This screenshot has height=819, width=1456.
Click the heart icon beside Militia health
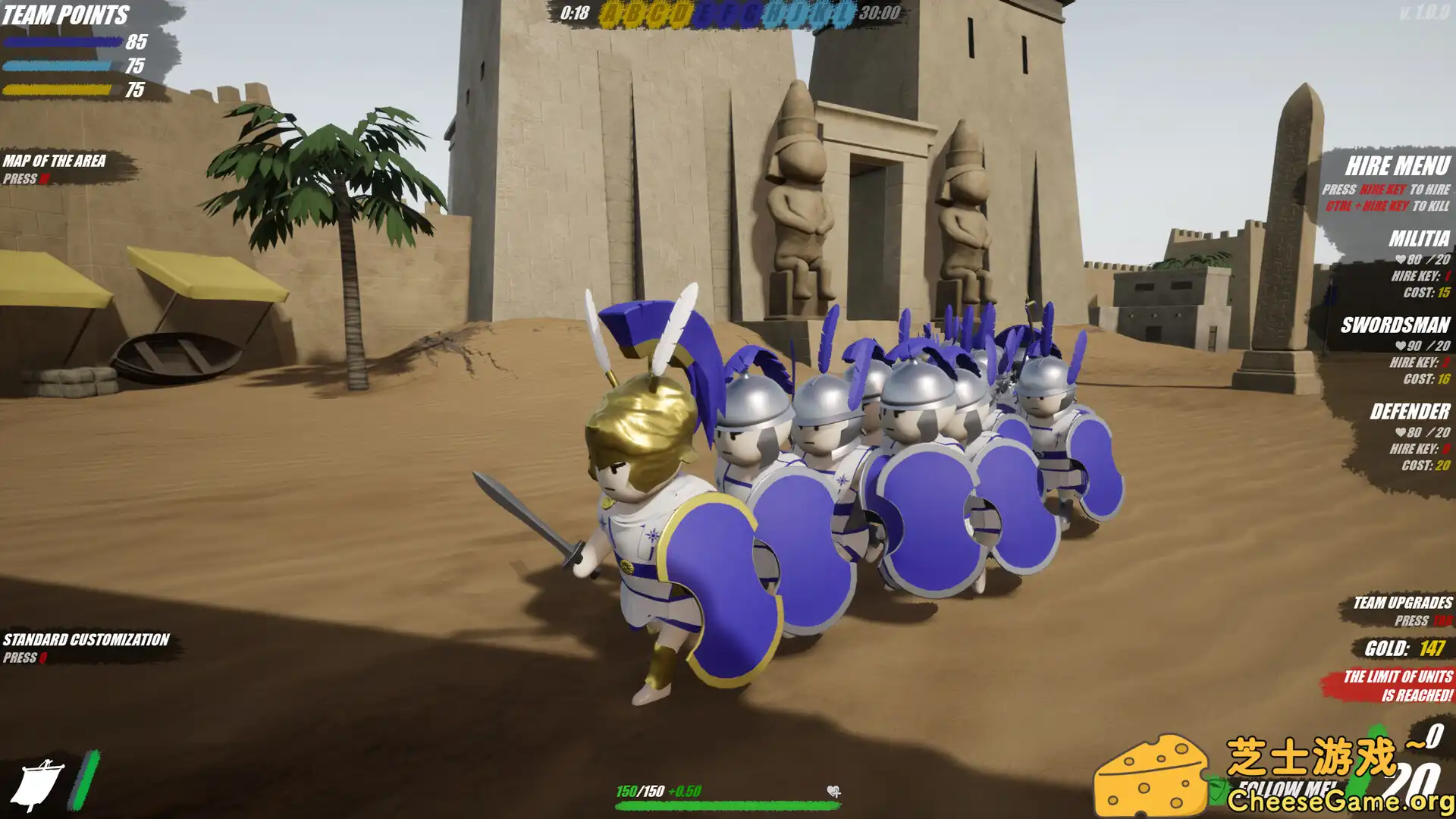tap(1402, 259)
